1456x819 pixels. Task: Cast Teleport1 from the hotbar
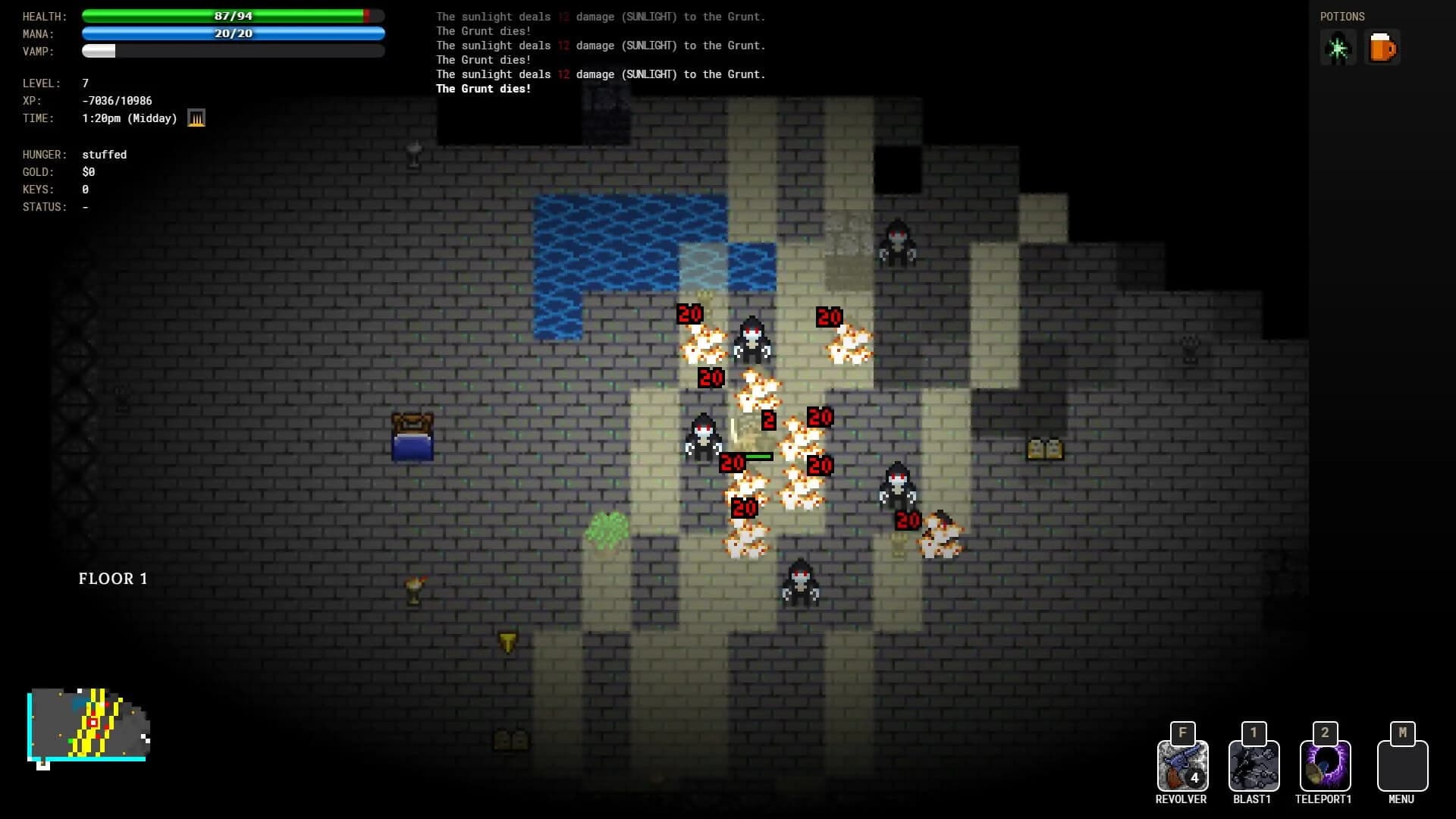click(x=1324, y=764)
